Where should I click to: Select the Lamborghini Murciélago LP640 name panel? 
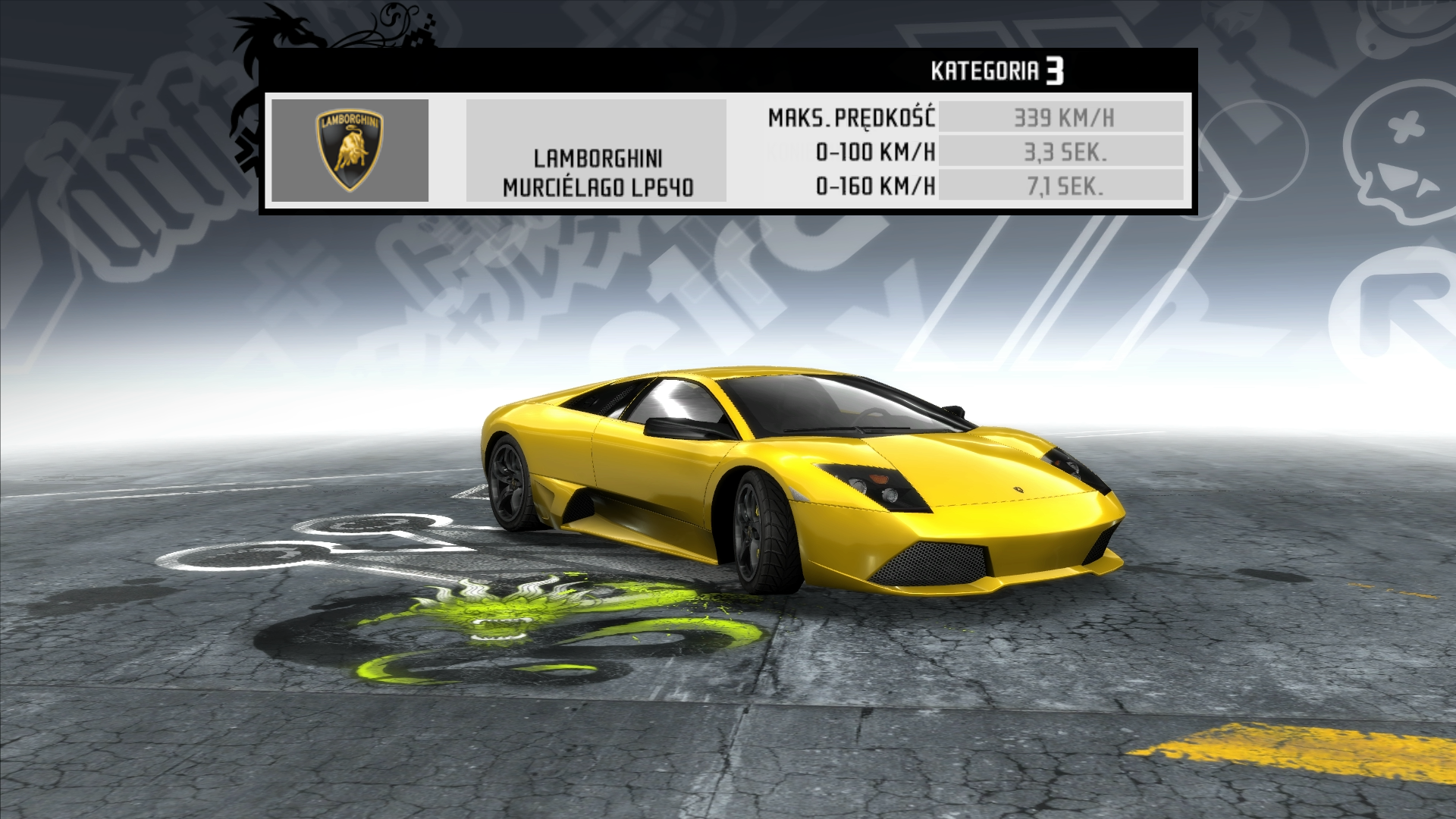pyautogui.click(x=597, y=151)
